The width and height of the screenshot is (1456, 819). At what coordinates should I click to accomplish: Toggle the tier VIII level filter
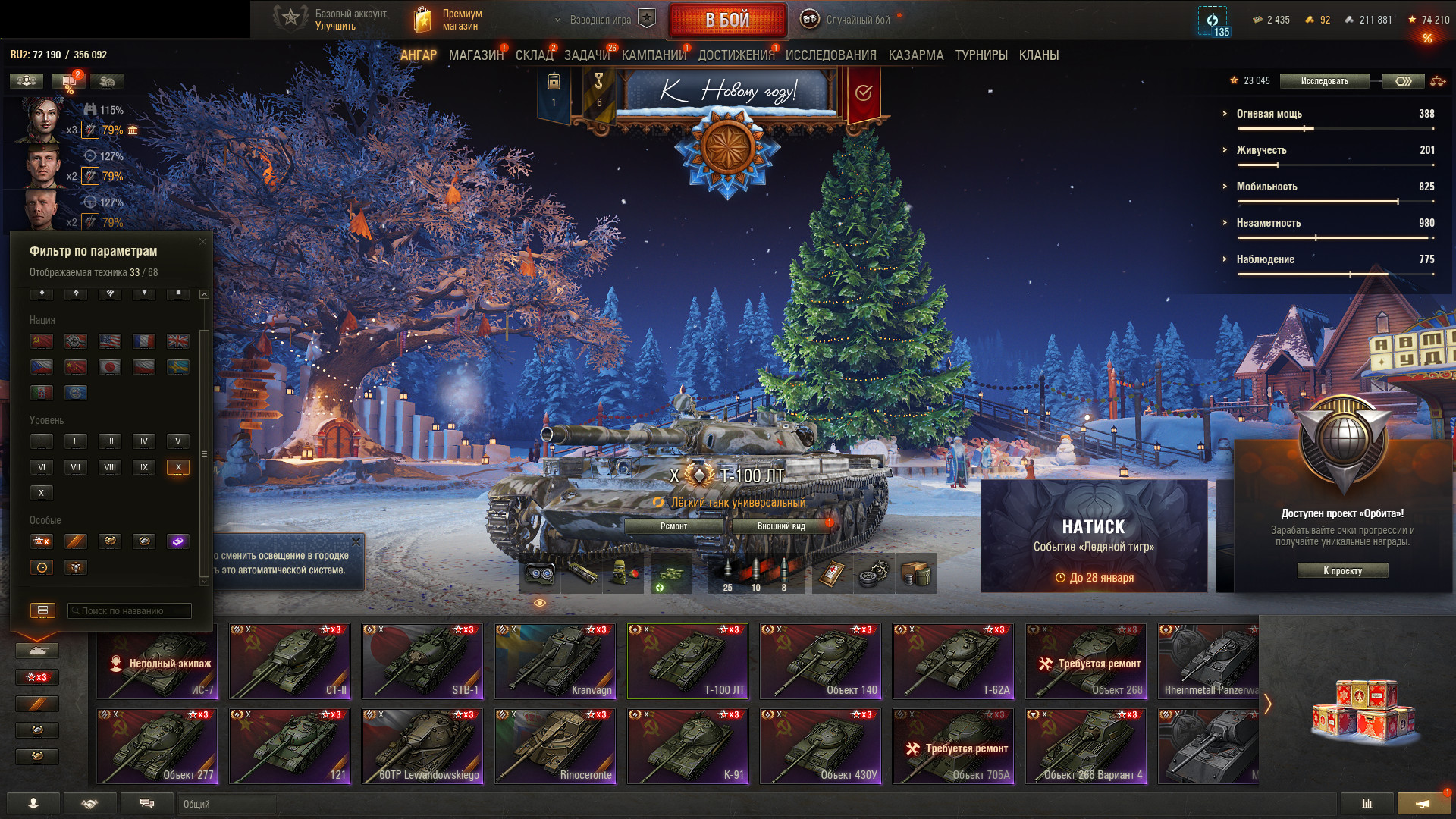pos(110,467)
